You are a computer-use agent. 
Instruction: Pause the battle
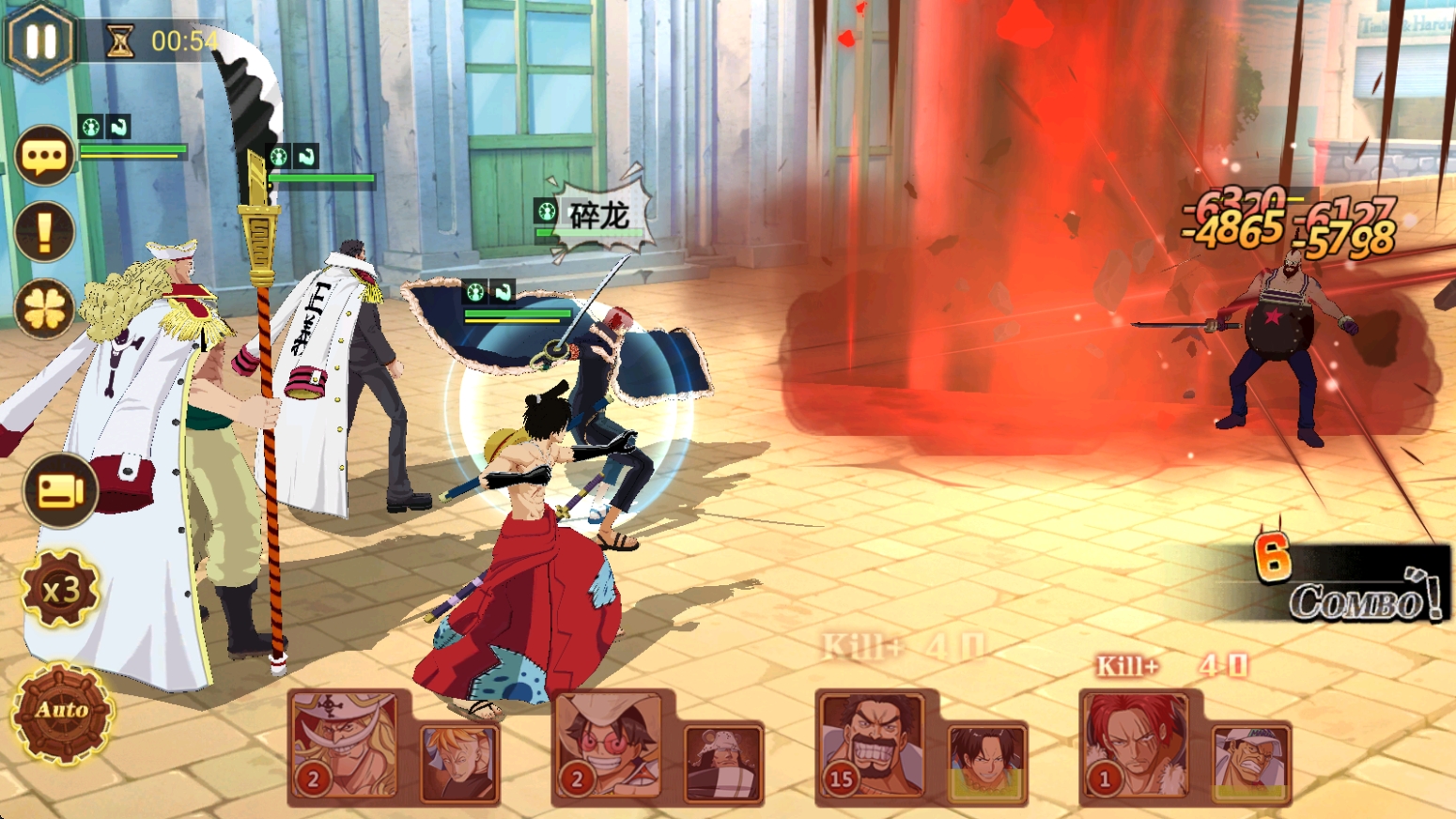tap(40, 40)
